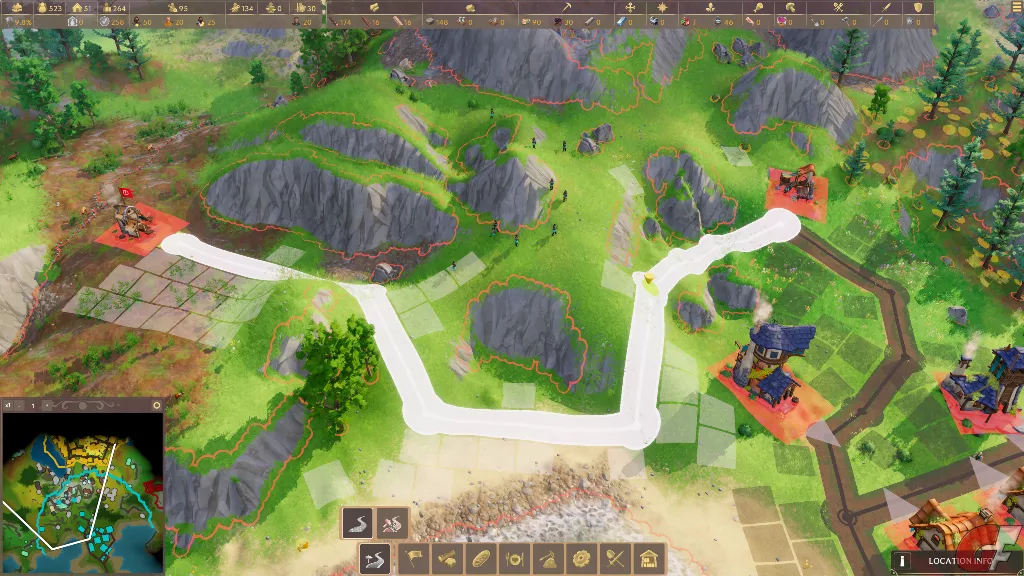Open the gear production build category
1024x576 pixels.
583,558
